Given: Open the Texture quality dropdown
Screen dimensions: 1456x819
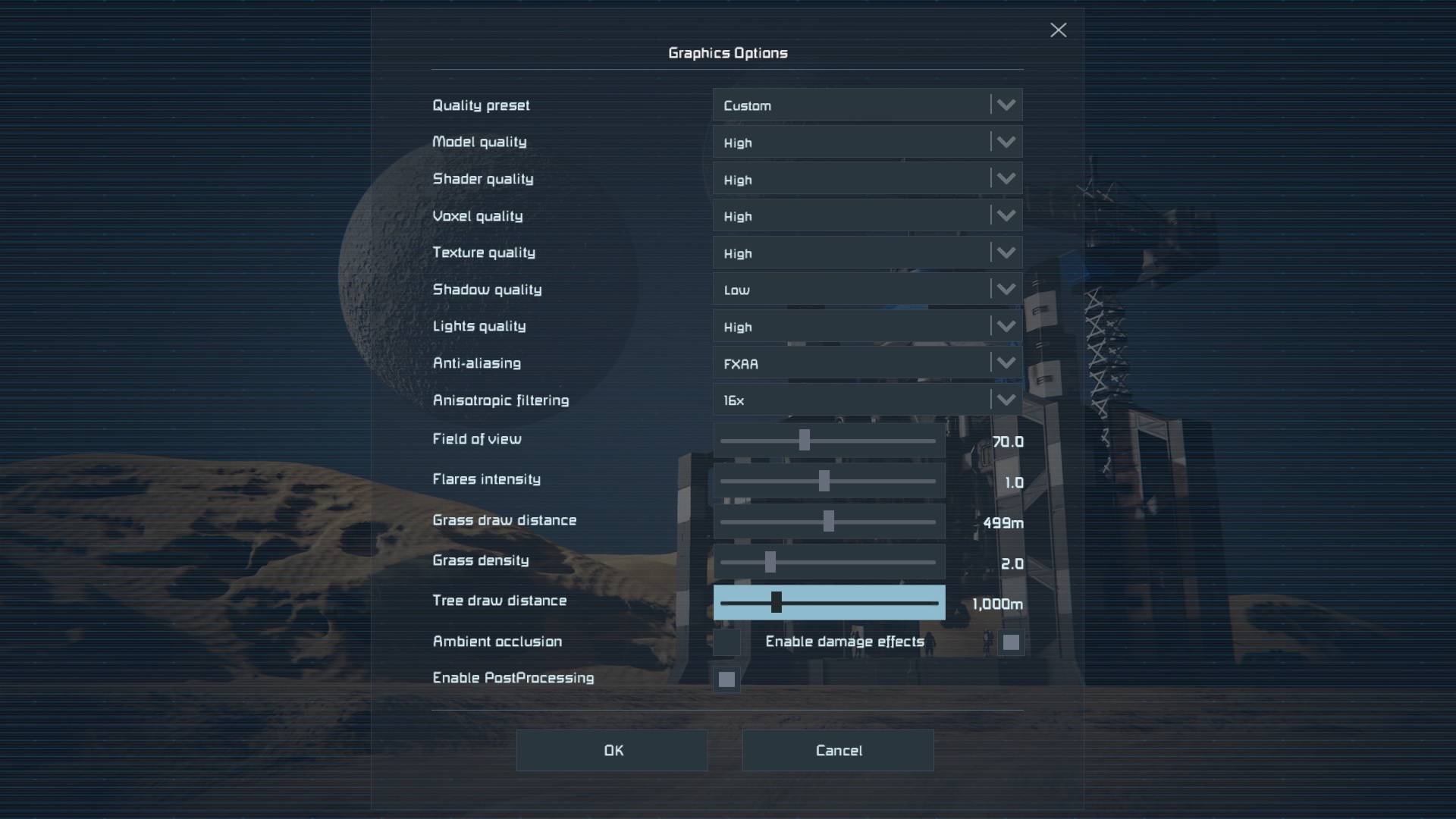Looking at the screenshot, I should point(867,253).
